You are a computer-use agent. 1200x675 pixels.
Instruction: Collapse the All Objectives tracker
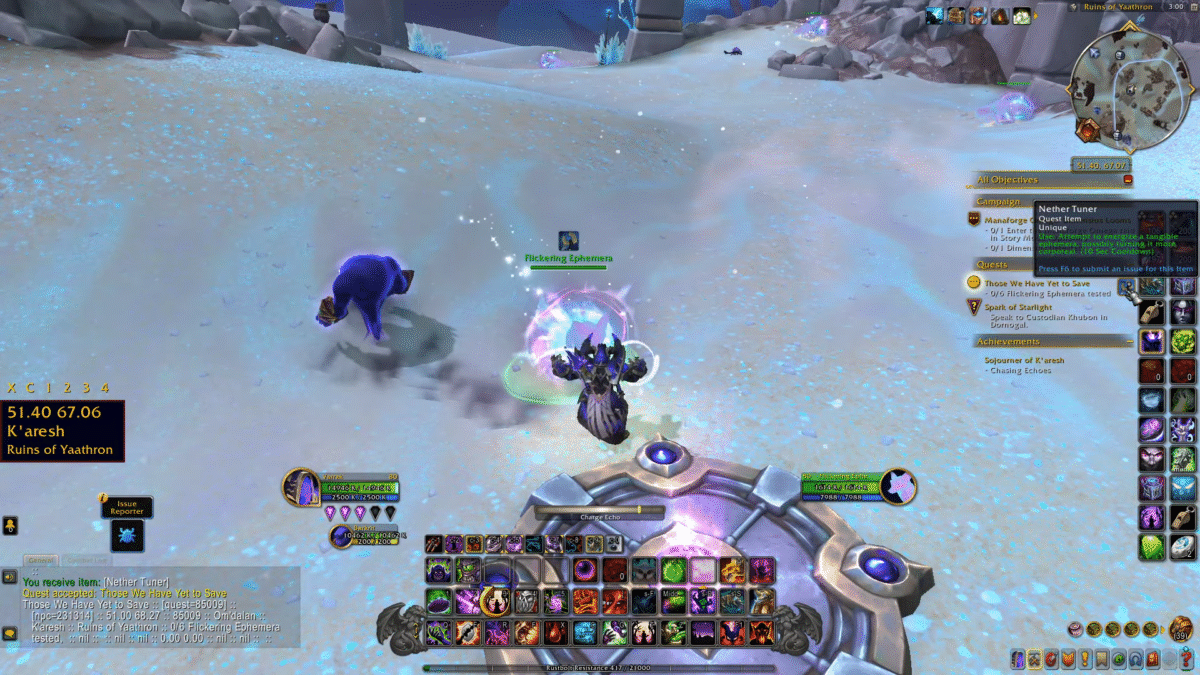(1128, 180)
